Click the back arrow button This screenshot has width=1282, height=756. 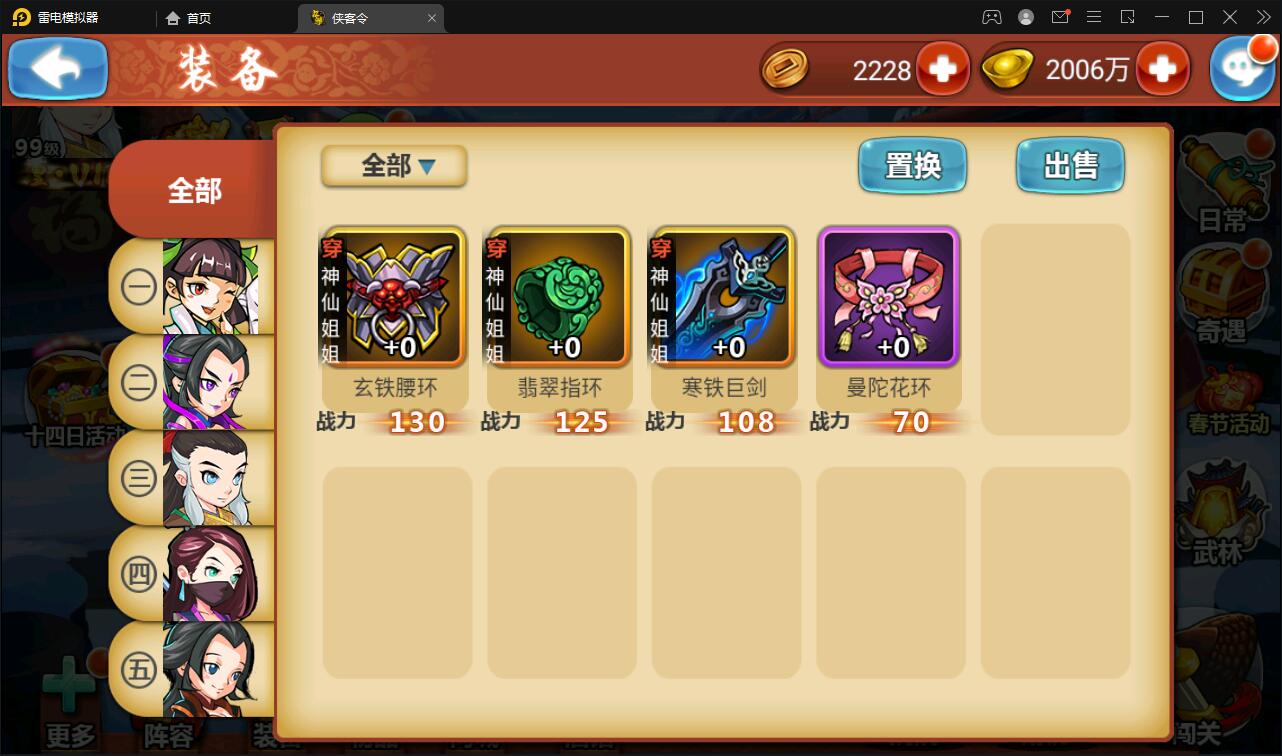tap(57, 68)
